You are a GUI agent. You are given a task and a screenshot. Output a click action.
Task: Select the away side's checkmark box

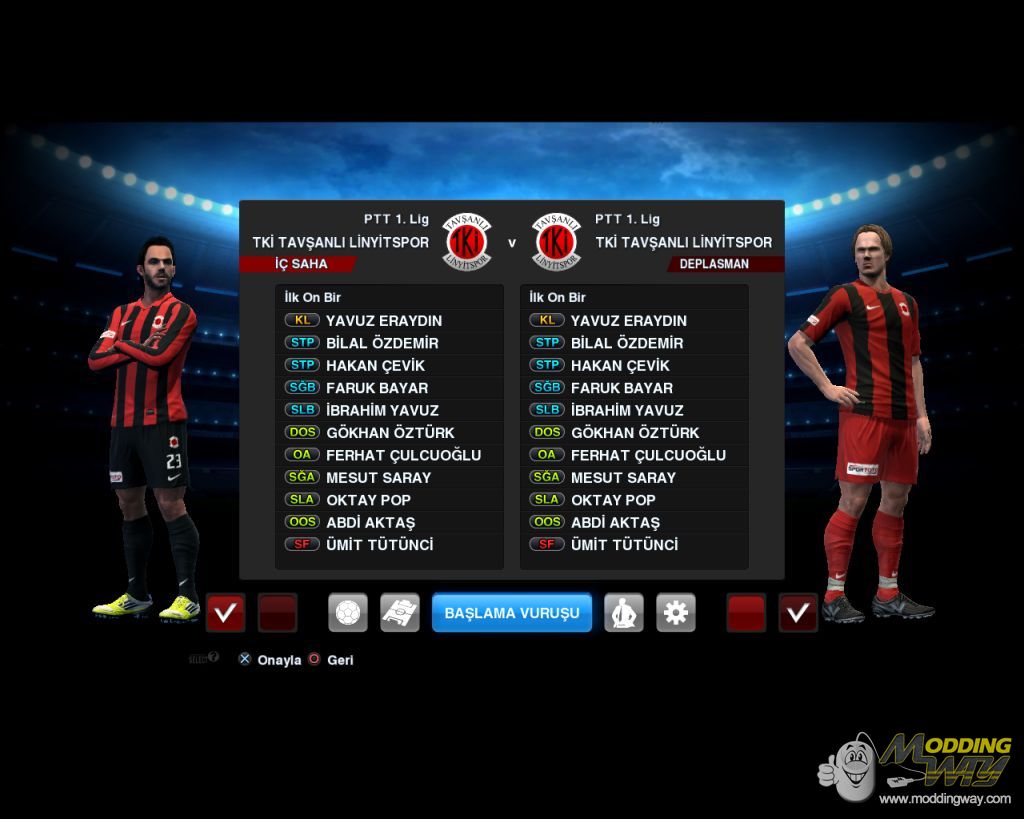798,613
